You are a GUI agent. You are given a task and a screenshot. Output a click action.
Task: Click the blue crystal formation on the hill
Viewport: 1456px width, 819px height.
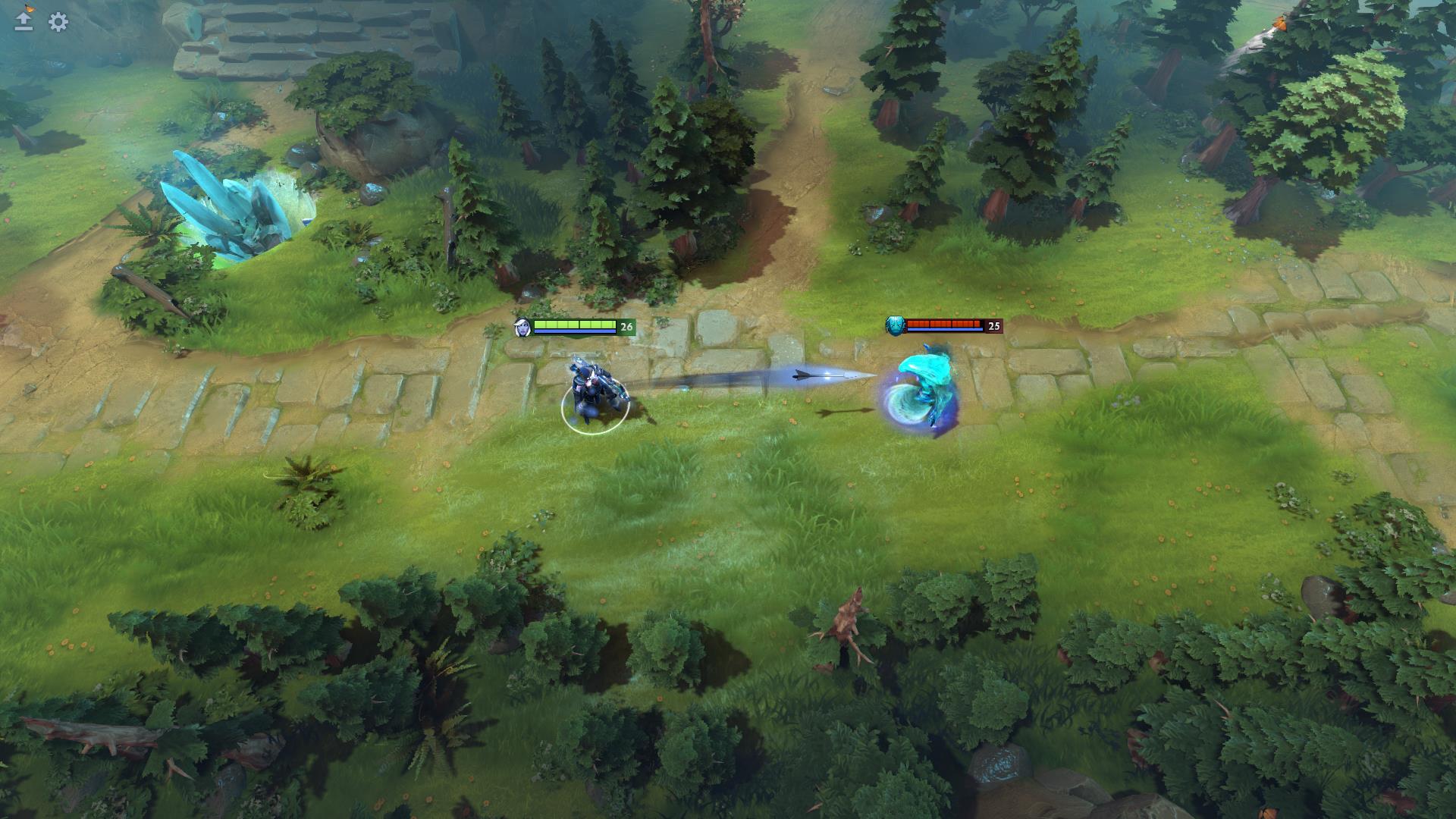pyautogui.click(x=227, y=209)
